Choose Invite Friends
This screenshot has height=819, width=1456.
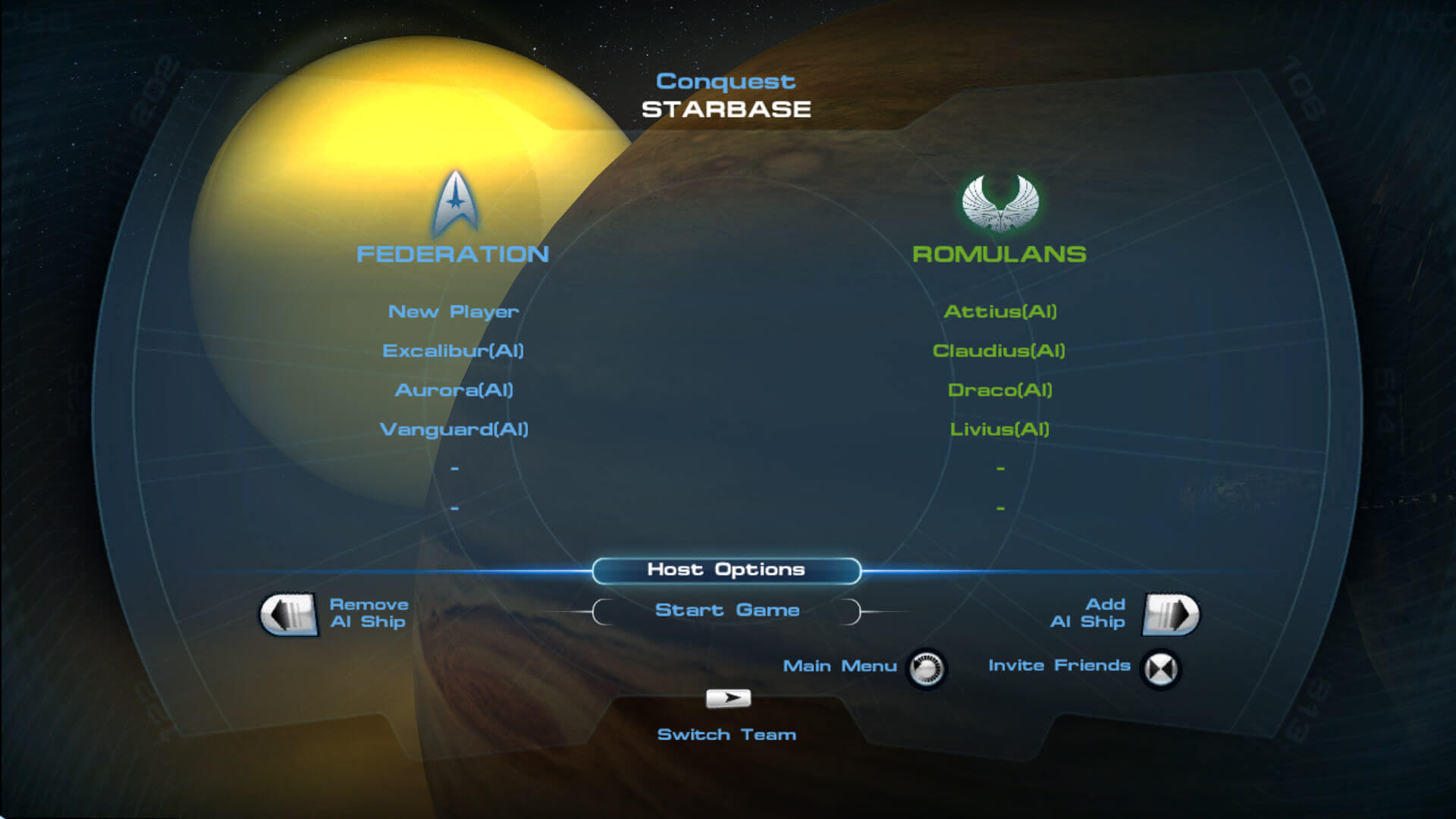click(x=1160, y=669)
